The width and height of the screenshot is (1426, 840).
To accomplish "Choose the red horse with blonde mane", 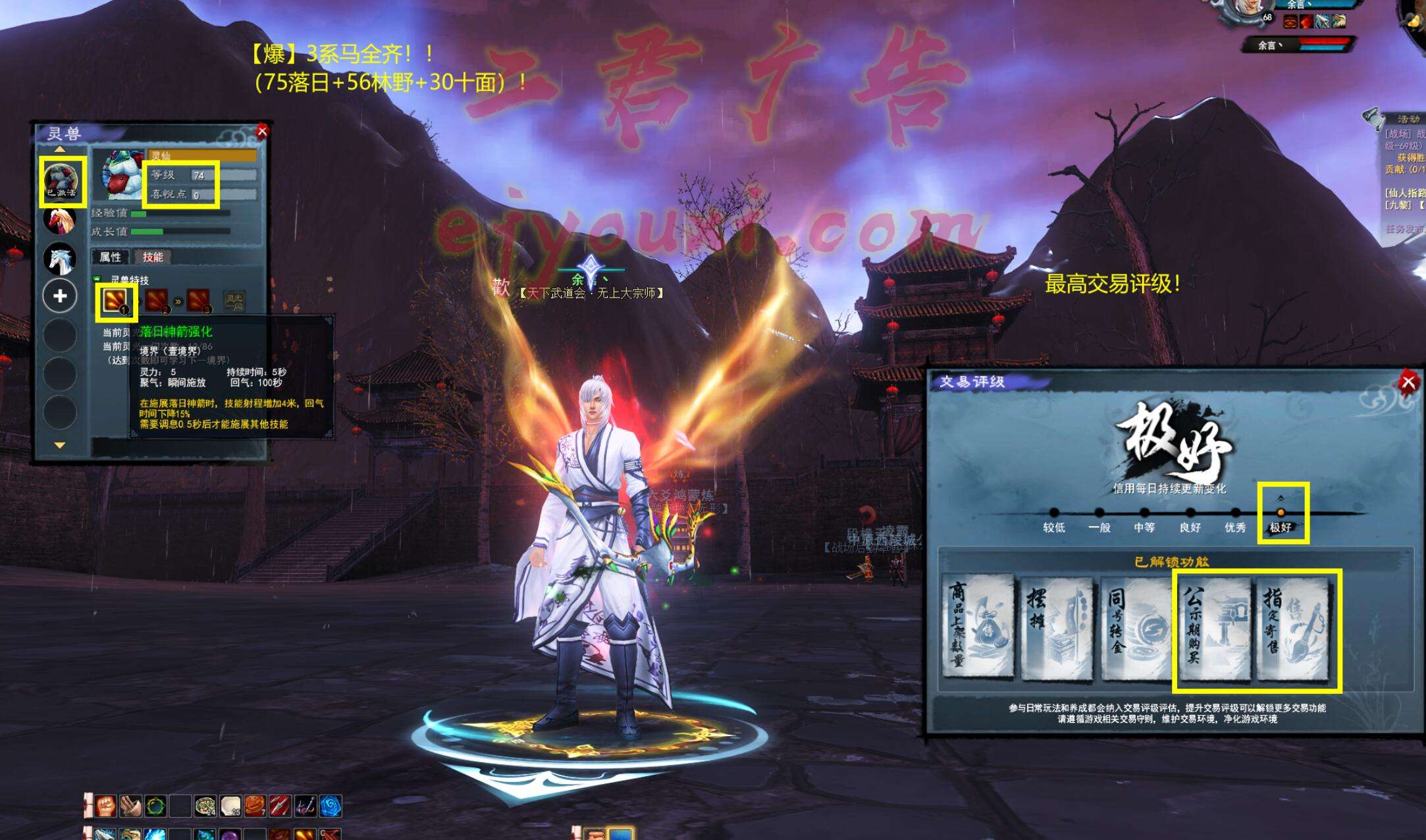I will click(60, 220).
